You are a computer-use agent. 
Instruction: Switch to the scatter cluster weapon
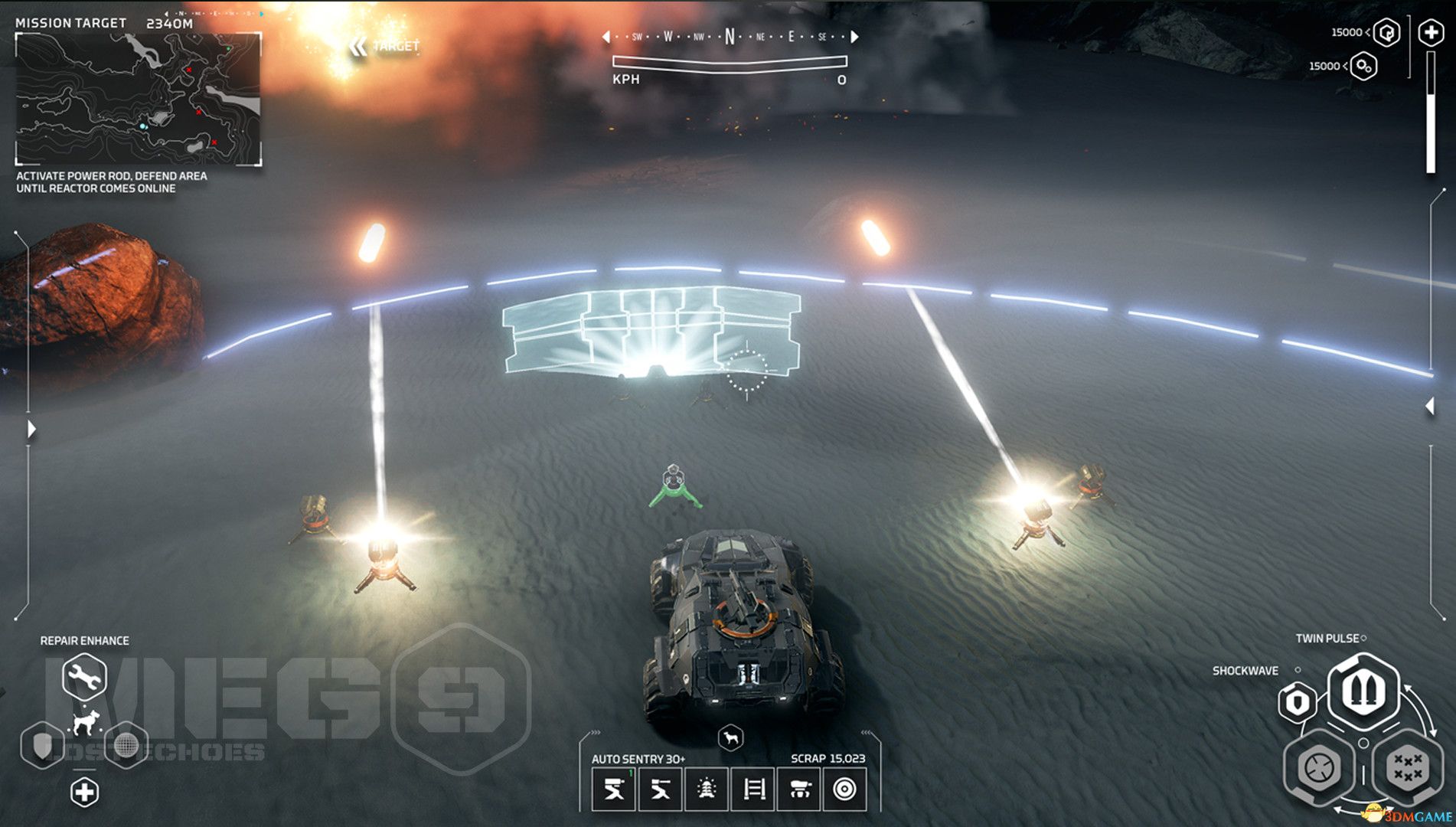pyautogui.click(x=1408, y=767)
